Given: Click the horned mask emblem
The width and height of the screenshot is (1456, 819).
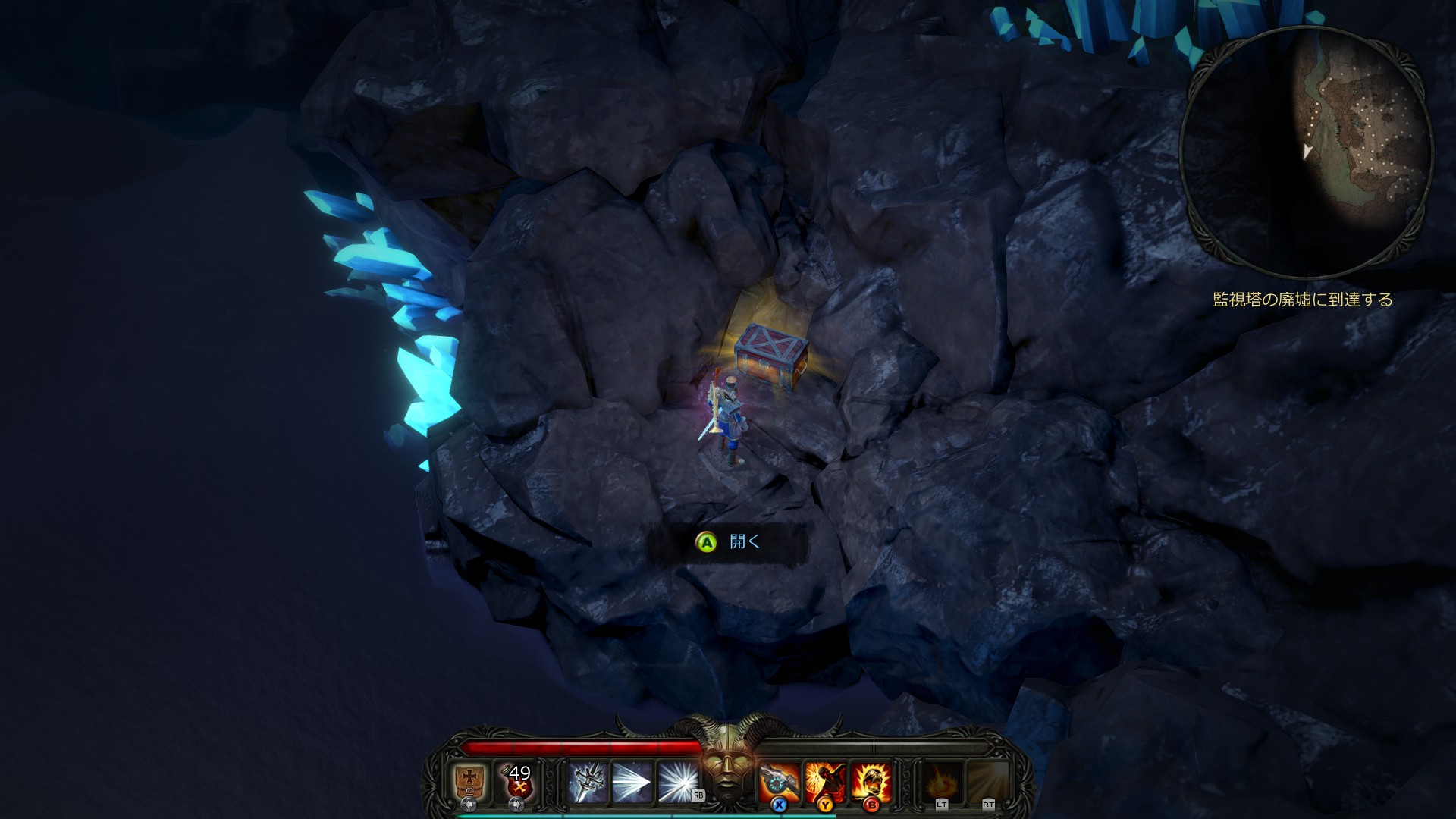Looking at the screenshot, I should (728, 766).
